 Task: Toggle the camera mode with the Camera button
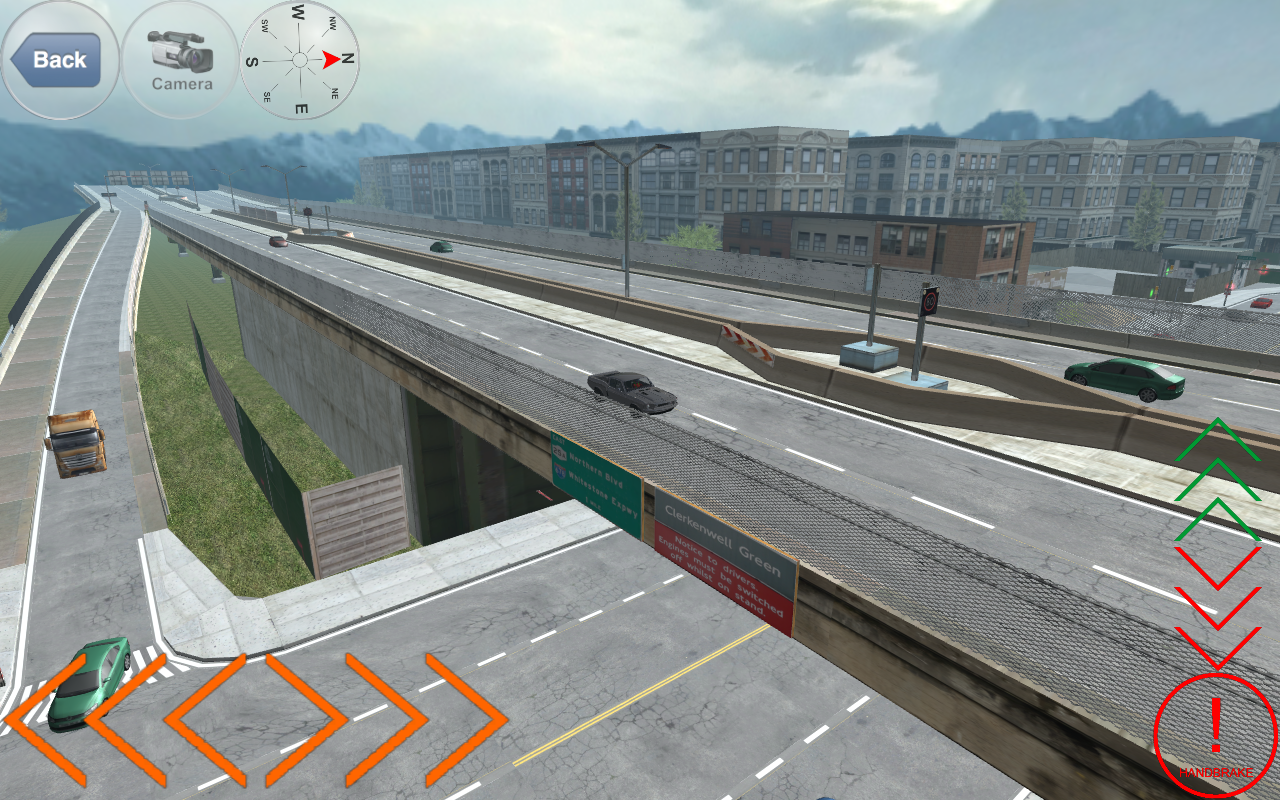point(180,60)
